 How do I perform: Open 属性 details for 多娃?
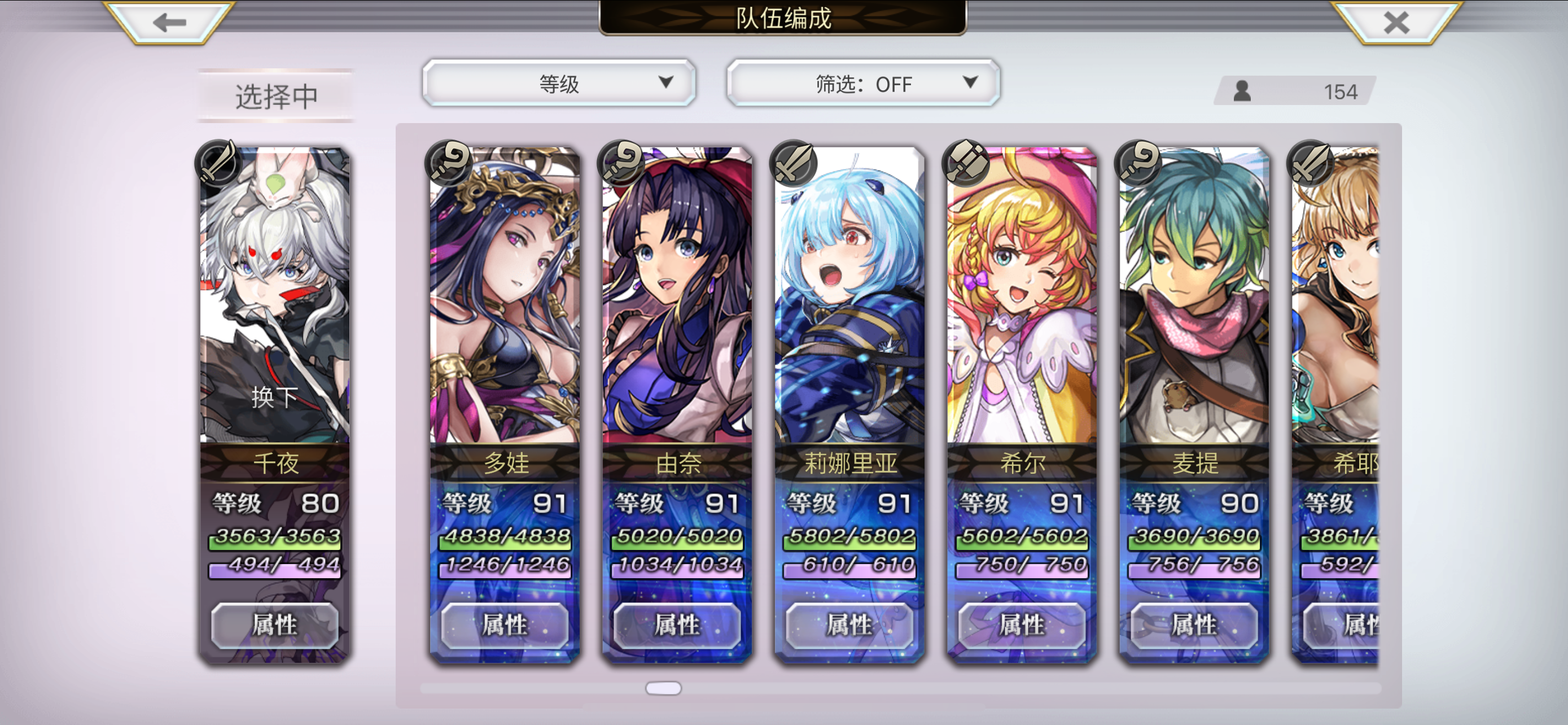point(504,624)
